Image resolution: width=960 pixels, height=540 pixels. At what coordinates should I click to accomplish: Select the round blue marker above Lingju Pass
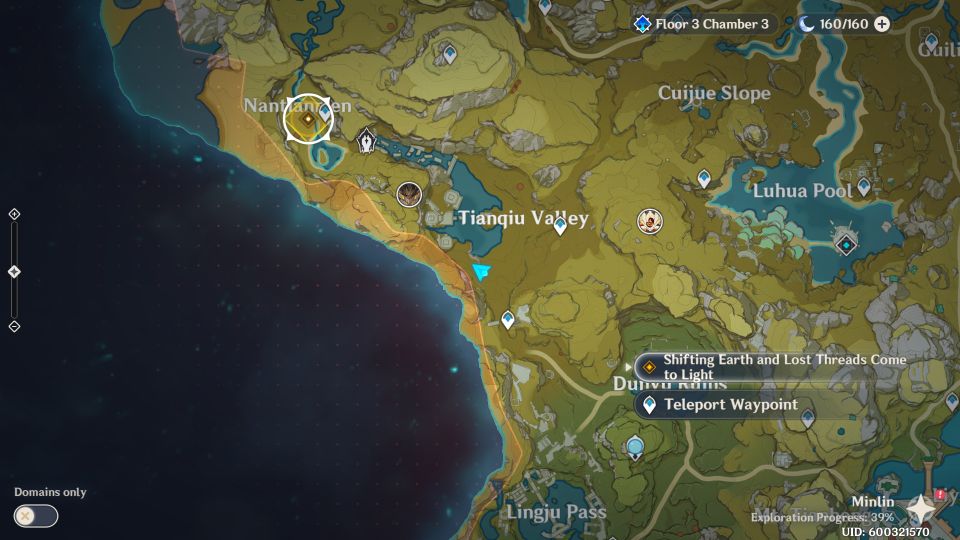[635, 446]
